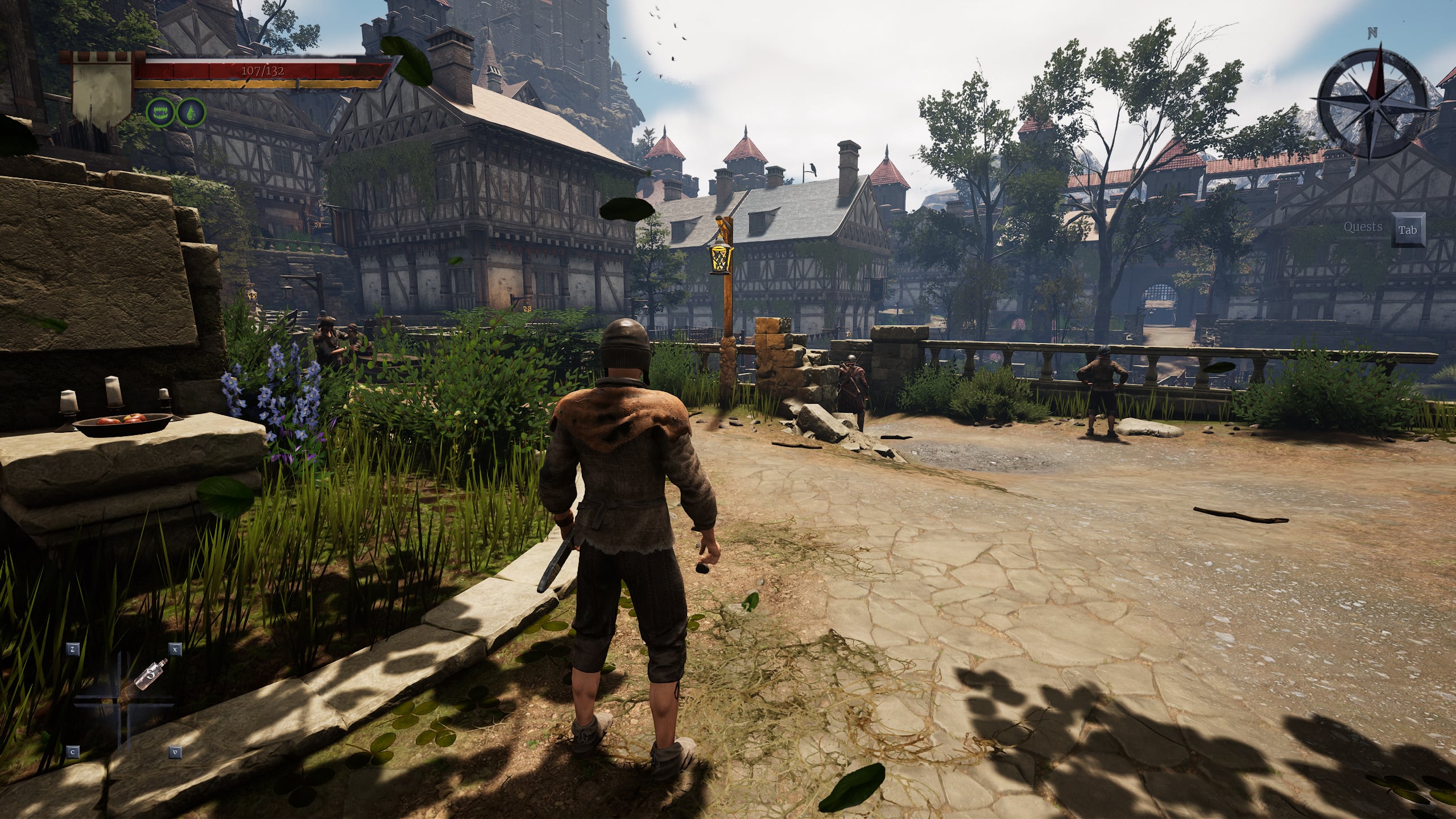This screenshot has width=1456, height=819.
Task: Open the Quests tracker label
Action: tap(1363, 227)
